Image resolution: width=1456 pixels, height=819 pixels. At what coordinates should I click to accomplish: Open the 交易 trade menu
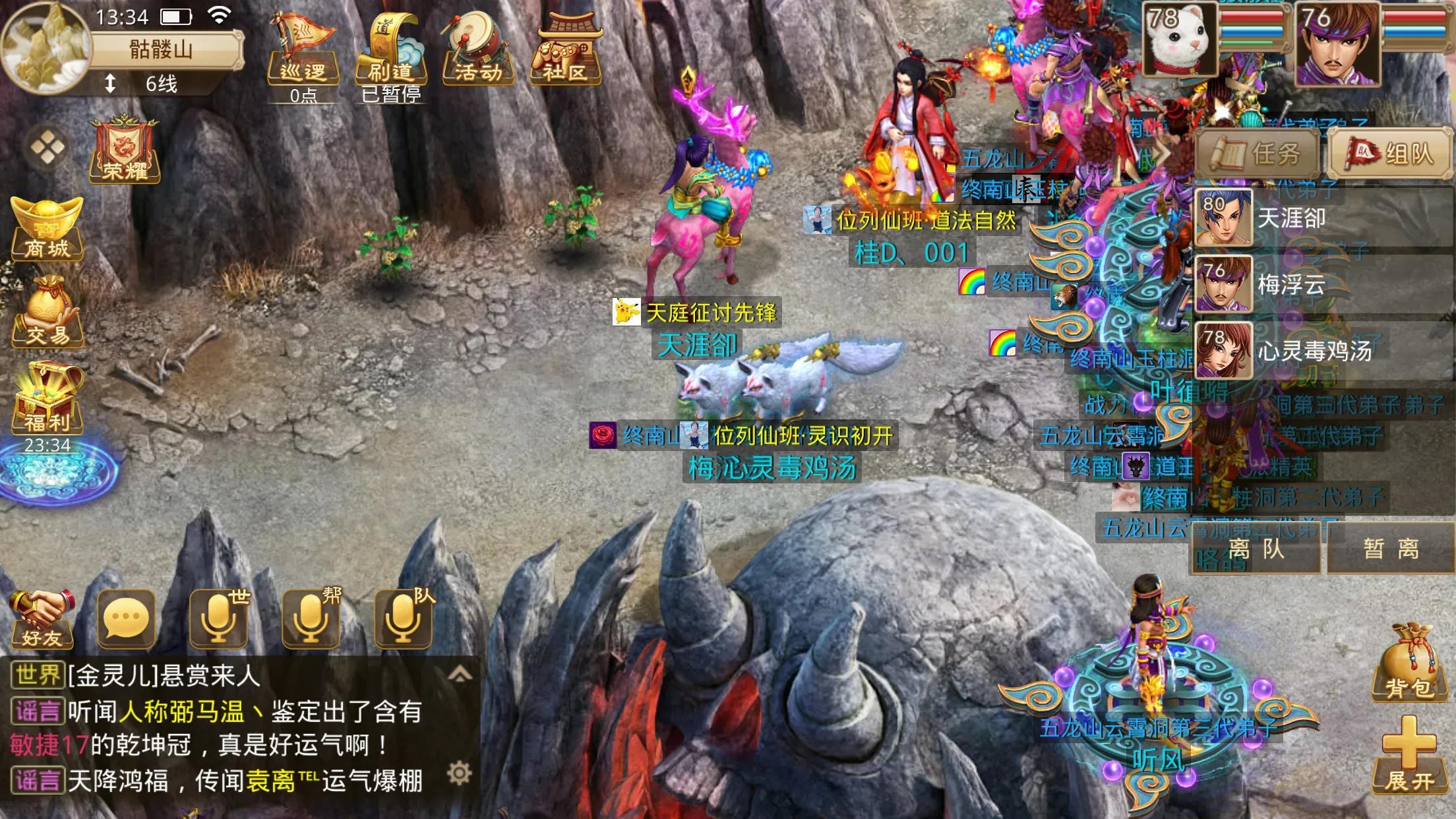pyautogui.click(x=47, y=313)
